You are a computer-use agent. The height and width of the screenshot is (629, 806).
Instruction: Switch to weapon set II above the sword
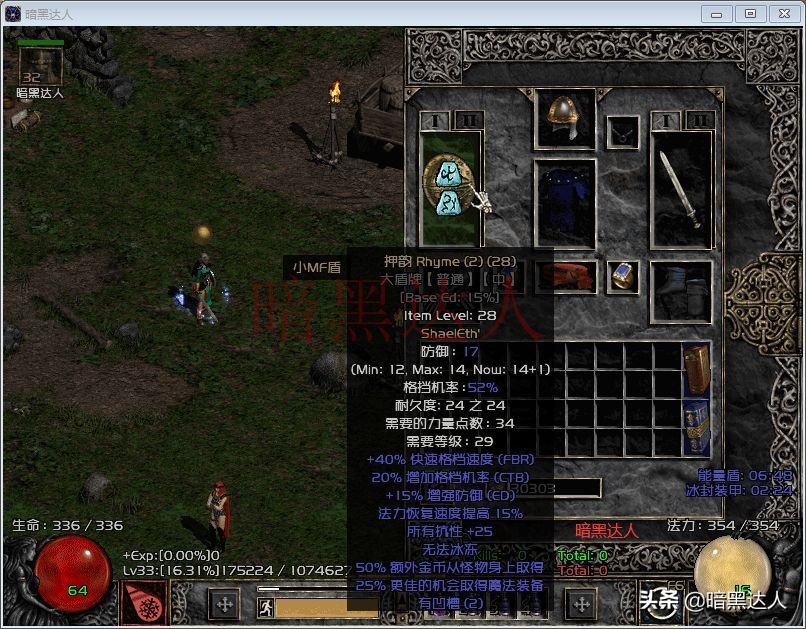tap(699, 121)
